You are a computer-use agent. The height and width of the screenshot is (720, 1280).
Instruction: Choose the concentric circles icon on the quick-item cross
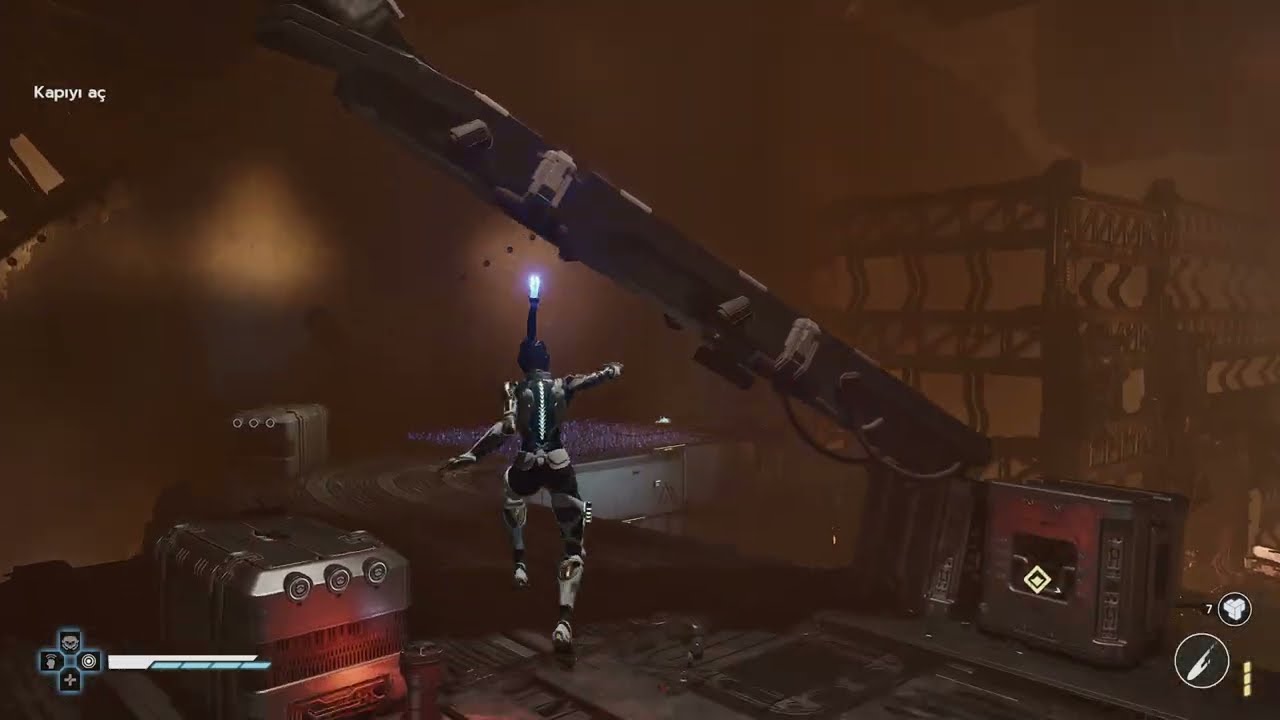point(89,661)
